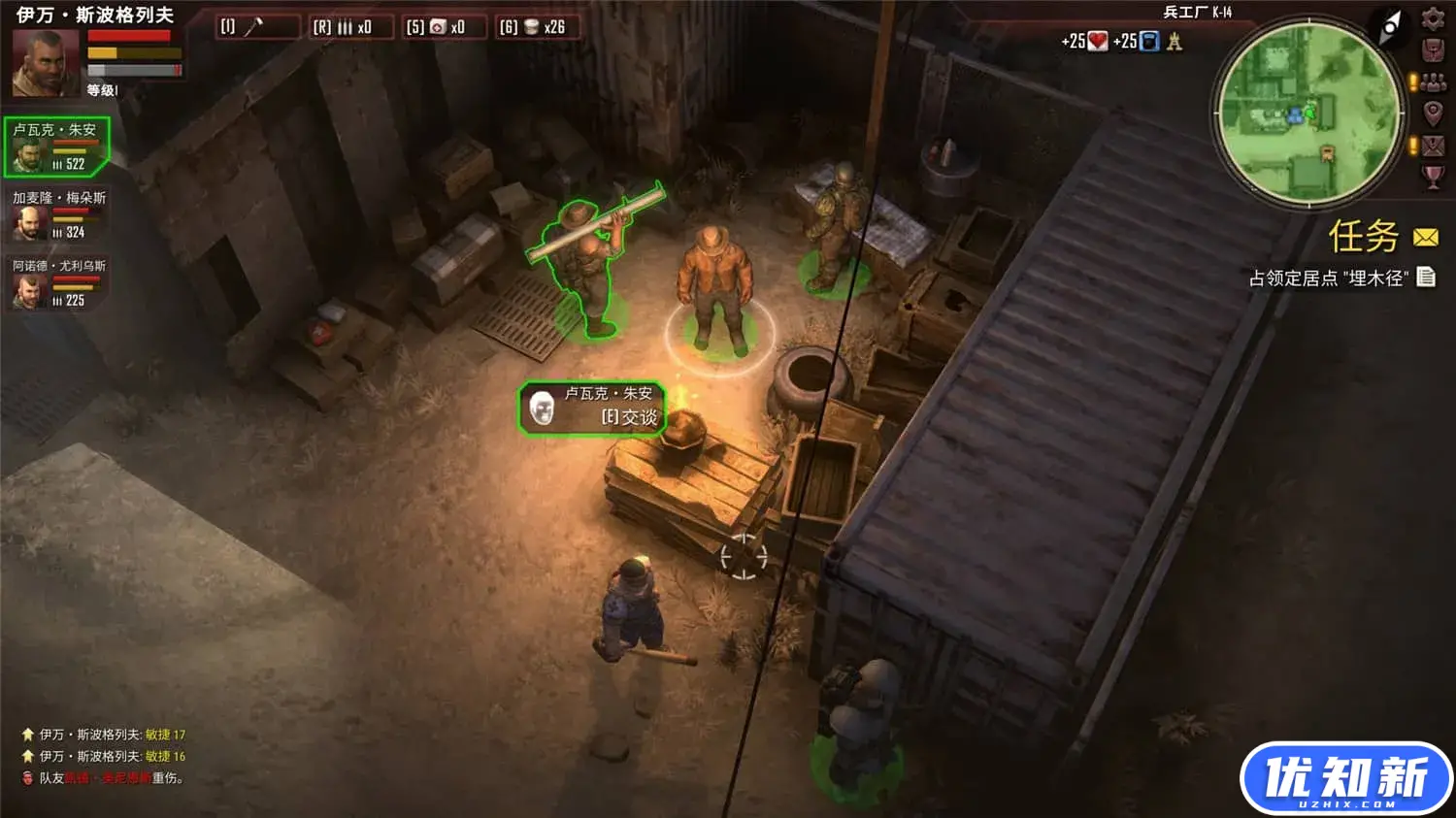Image resolution: width=1456 pixels, height=818 pixels.
Task: Select squad member 加麦隆·梅朵斯 card
Action: point(56,215)
